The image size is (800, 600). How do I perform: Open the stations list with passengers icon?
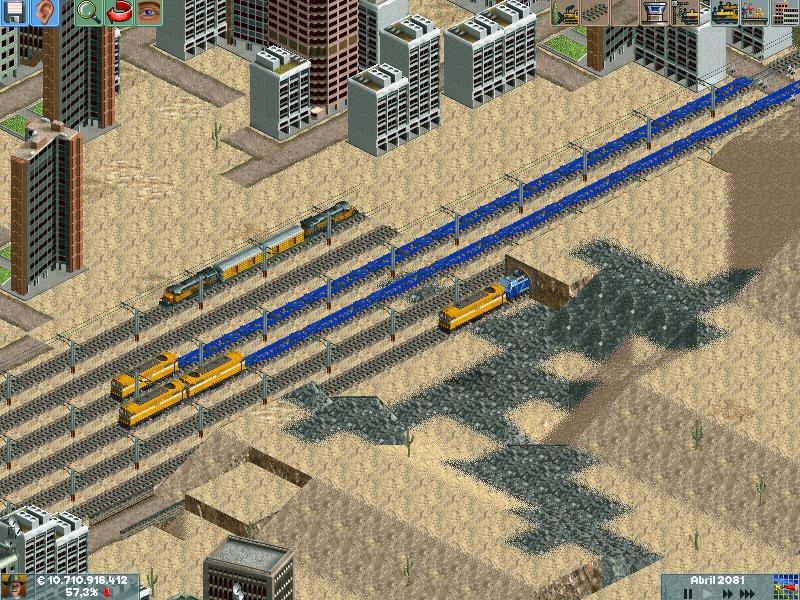click(x=754, y=13)
